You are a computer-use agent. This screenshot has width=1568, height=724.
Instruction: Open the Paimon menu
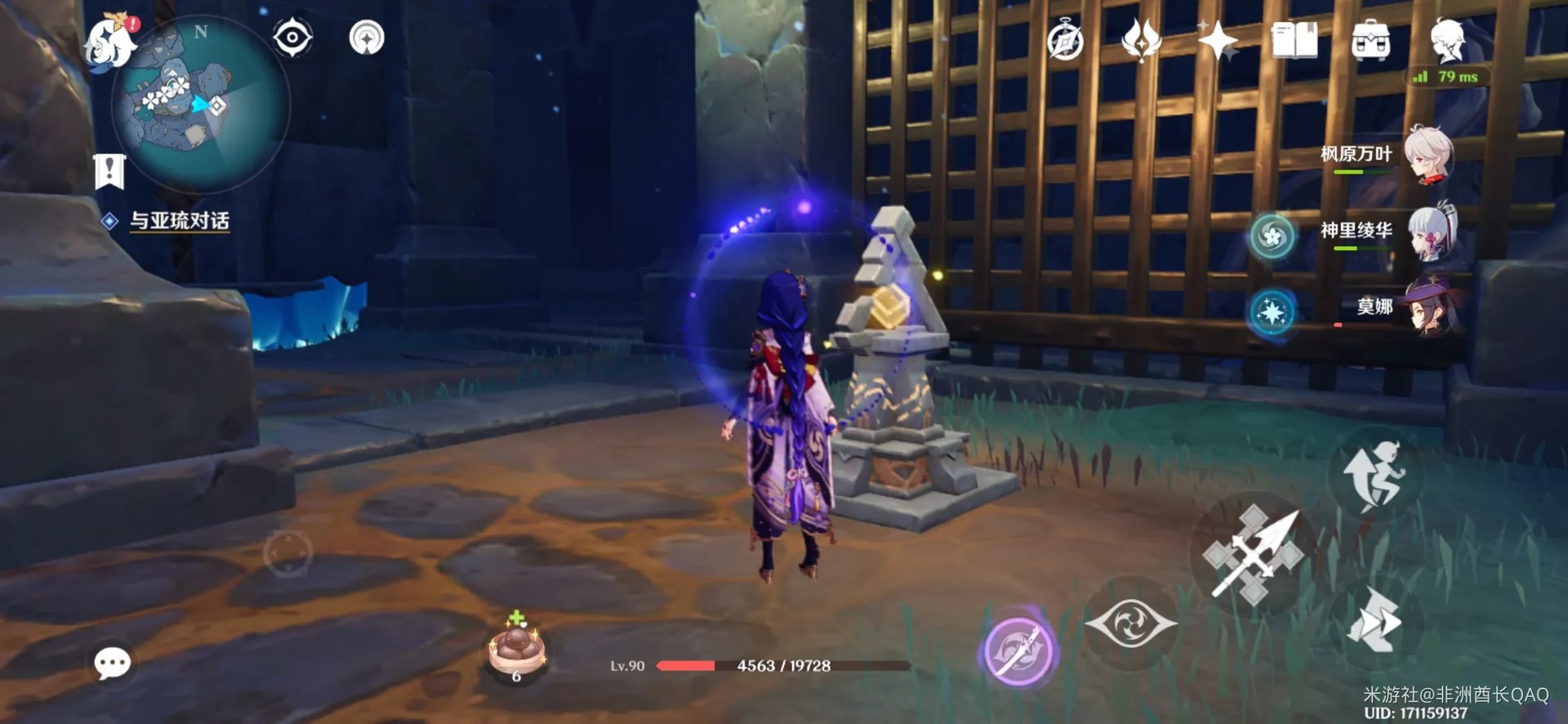(x=109, y=42)
